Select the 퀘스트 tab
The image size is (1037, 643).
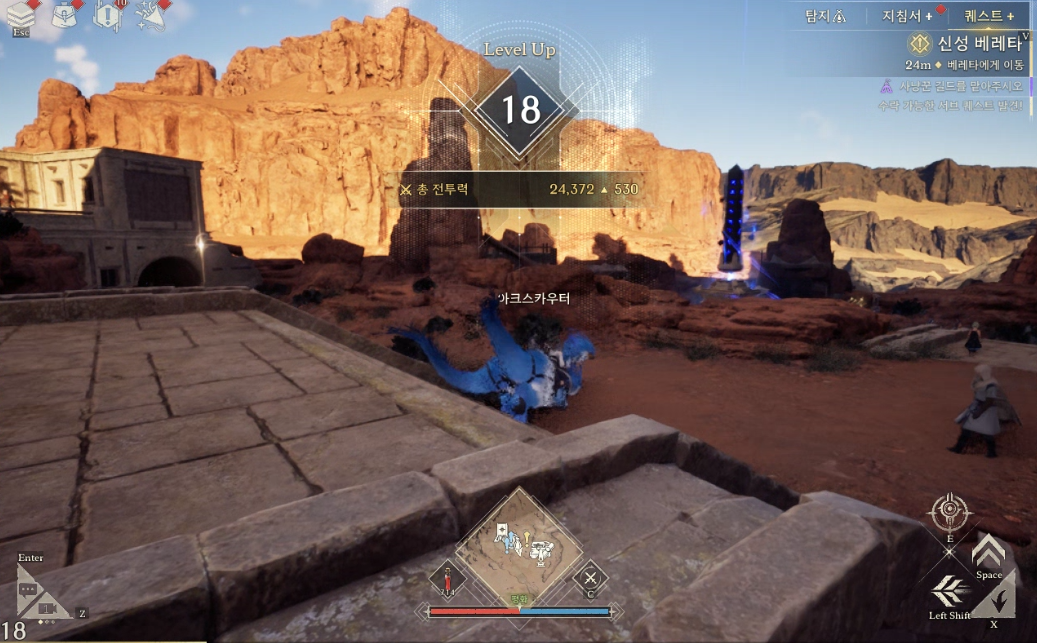pyautogui.click(x=989, y=16)
